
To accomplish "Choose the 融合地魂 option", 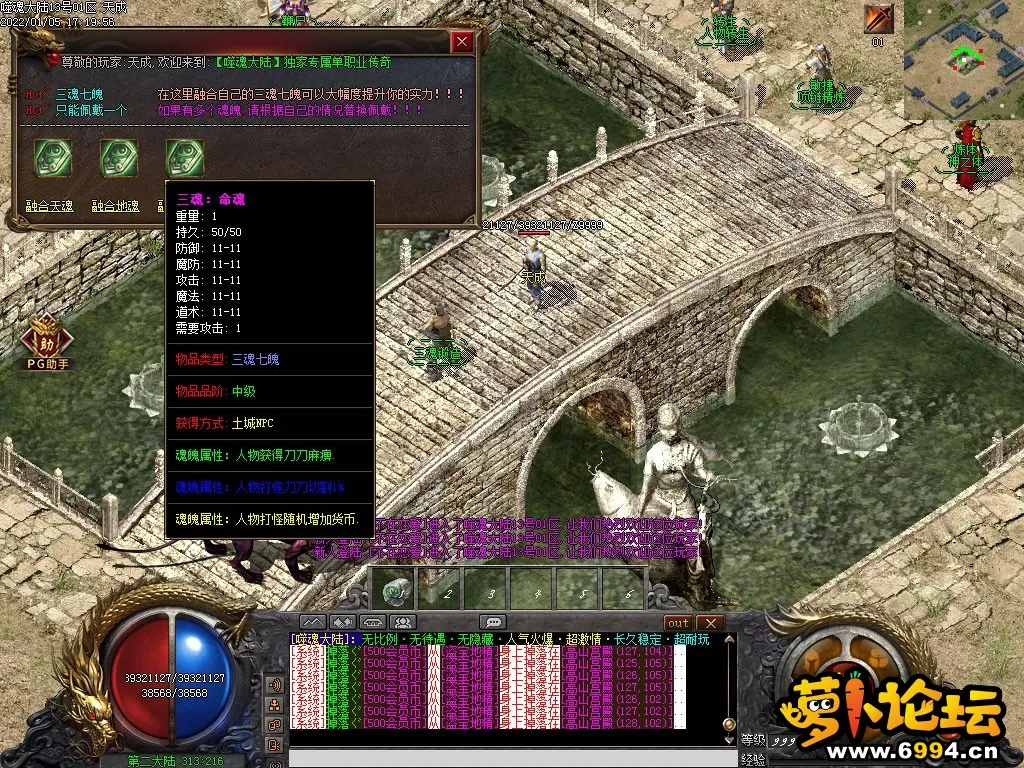I will click(x=116, y=207).
